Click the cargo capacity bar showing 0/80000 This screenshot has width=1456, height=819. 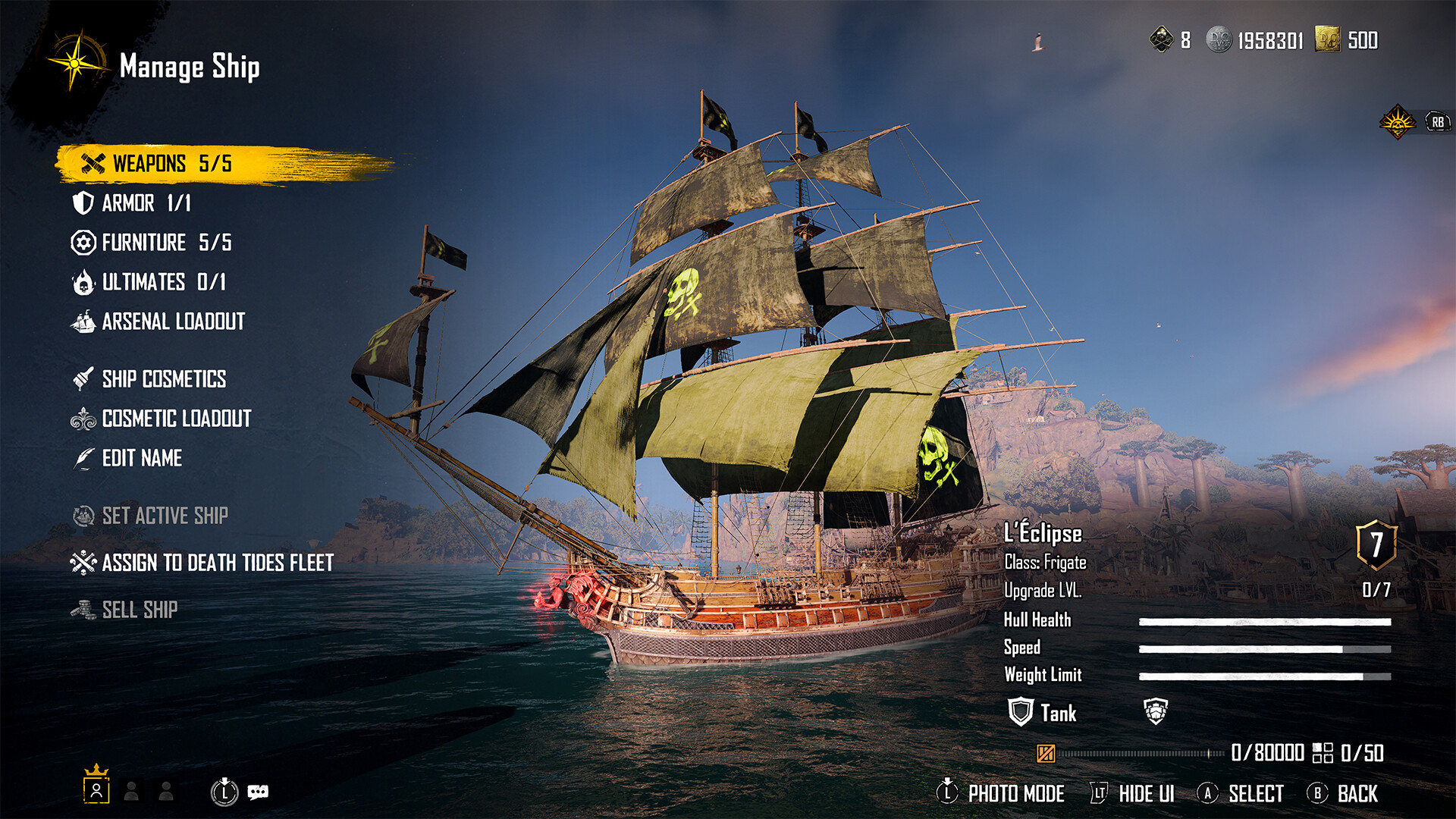click(1137, 754)
